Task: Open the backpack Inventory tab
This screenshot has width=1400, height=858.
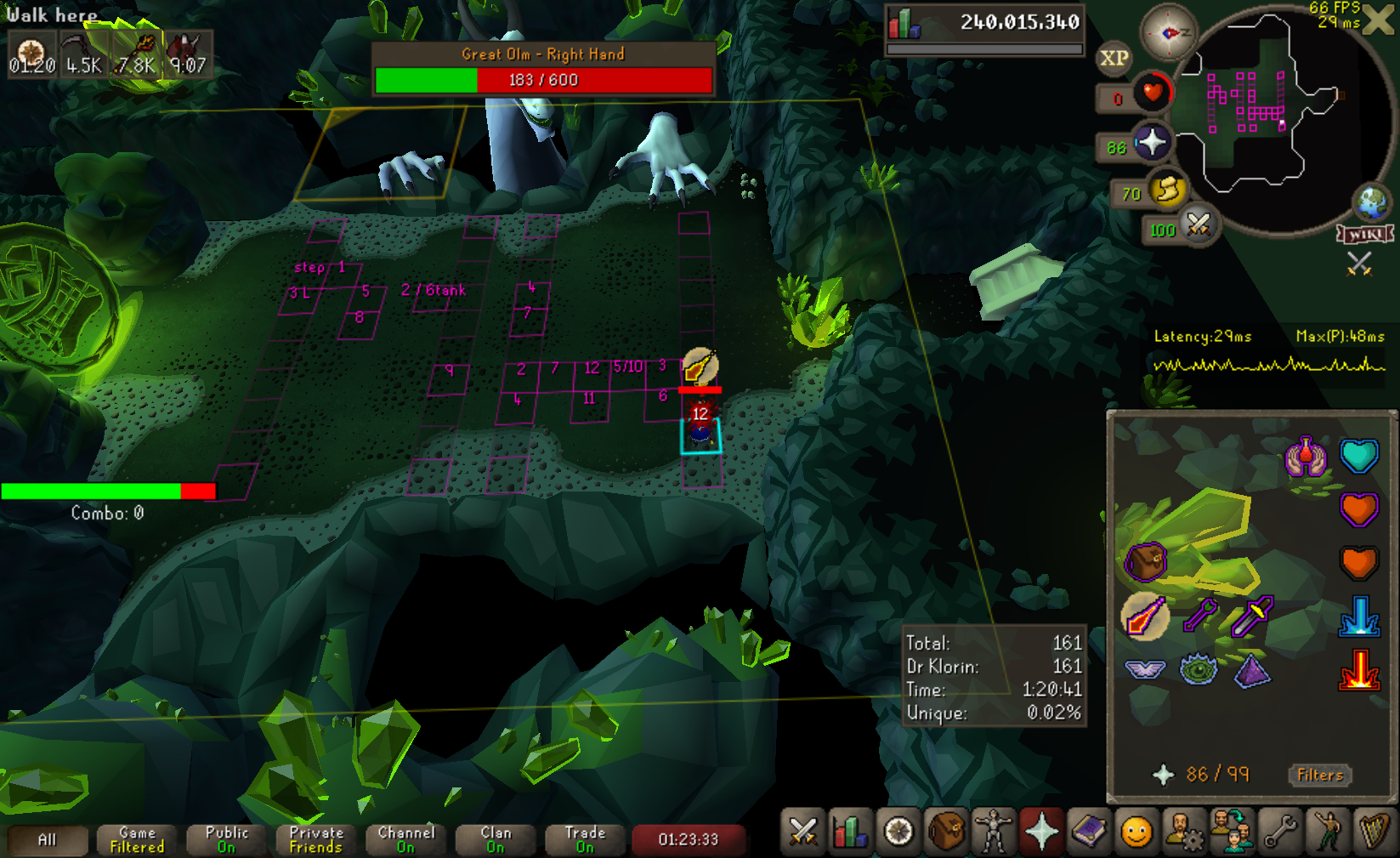Action: pyautogui.click(x=945, y=832)
